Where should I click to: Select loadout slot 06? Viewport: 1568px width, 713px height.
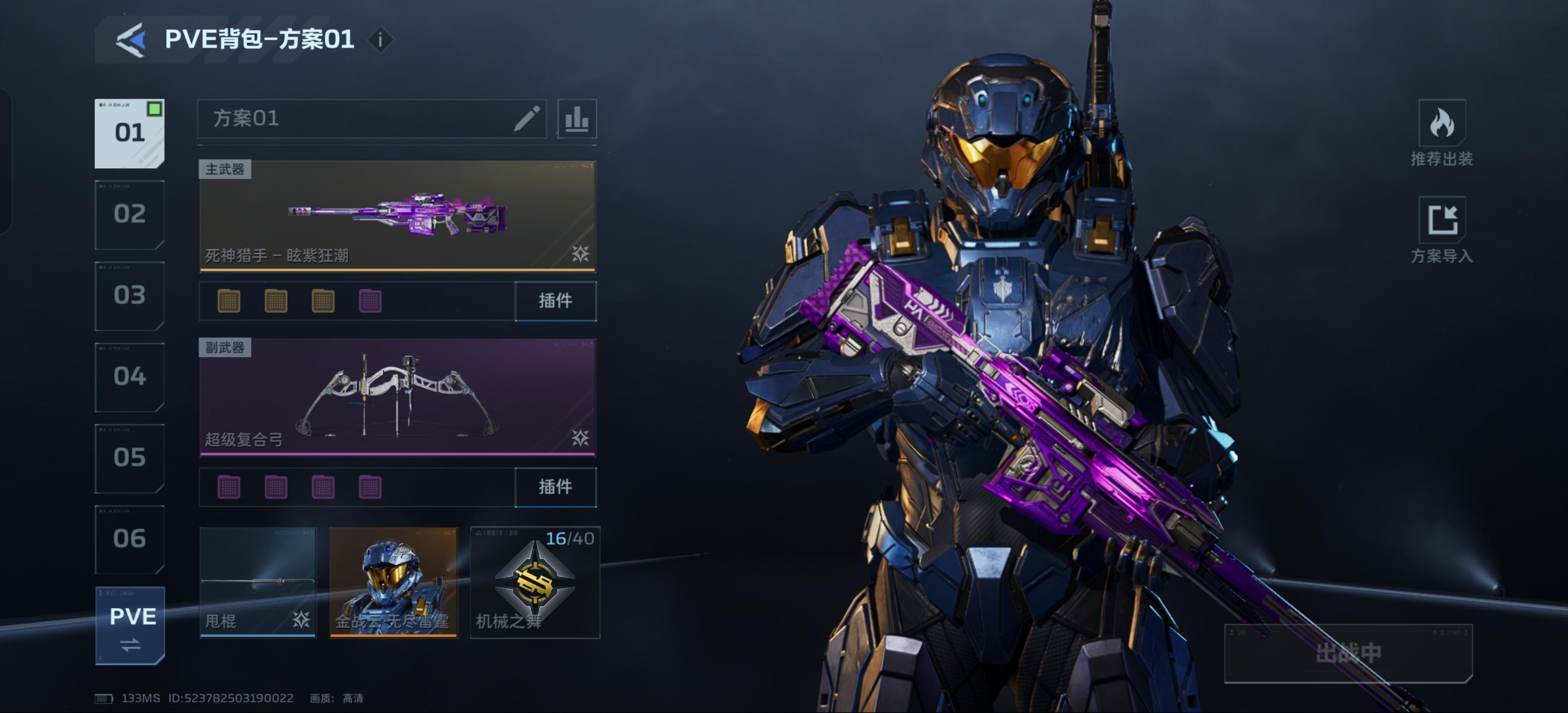click(129, 539)
